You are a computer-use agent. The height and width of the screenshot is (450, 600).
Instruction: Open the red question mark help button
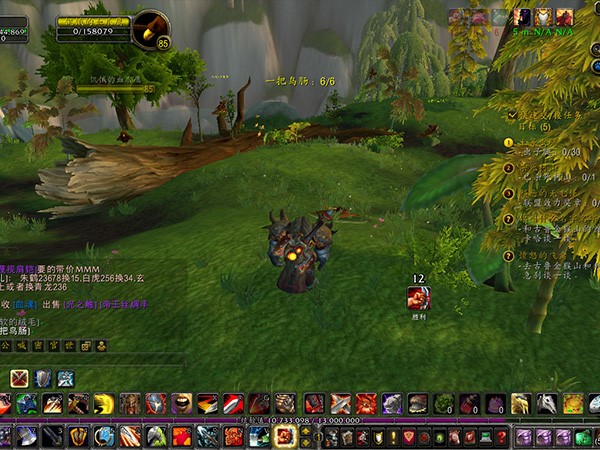tap(501, 437)
